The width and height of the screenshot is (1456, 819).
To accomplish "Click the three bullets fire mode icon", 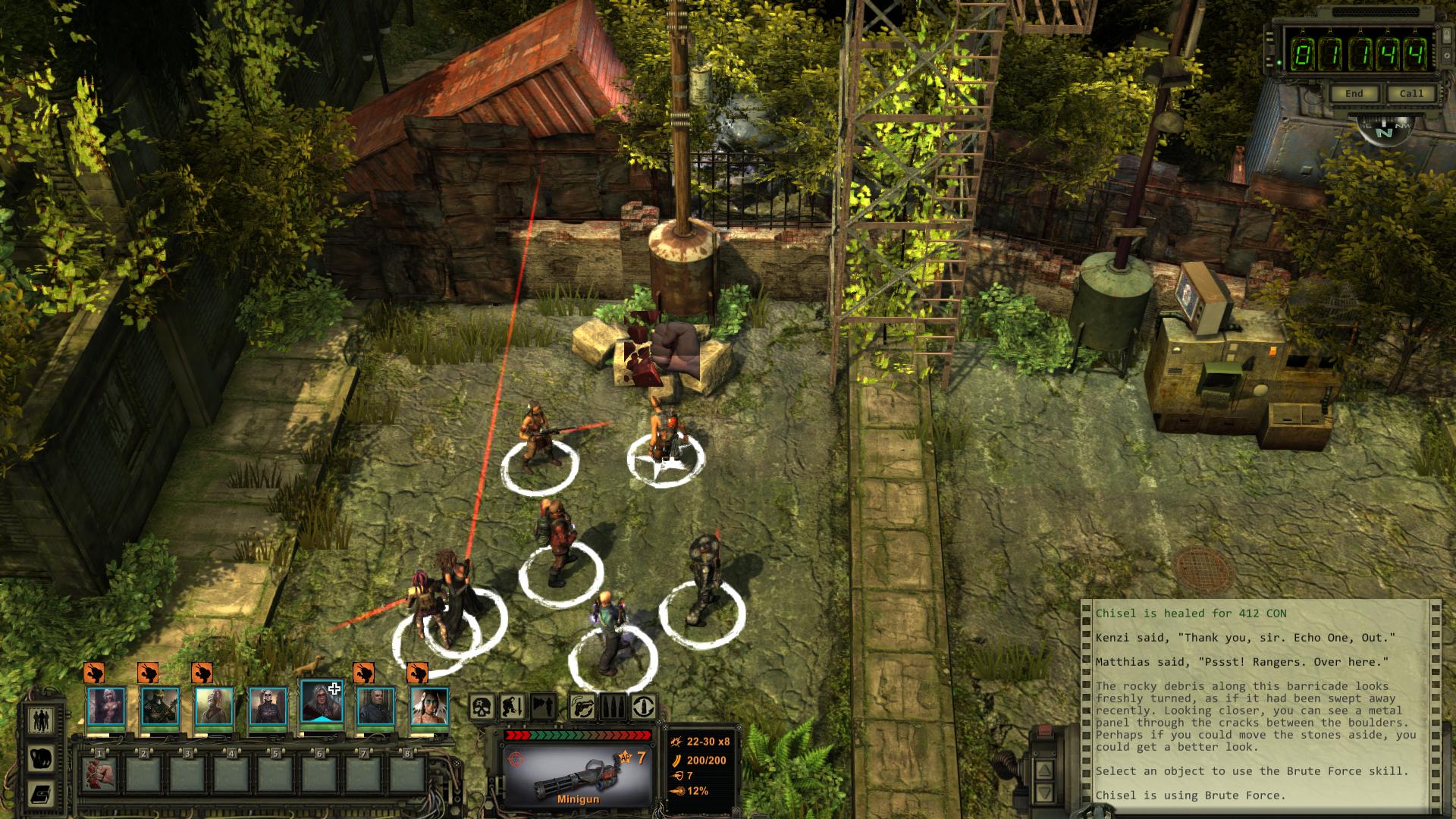I will click(613, 707).
